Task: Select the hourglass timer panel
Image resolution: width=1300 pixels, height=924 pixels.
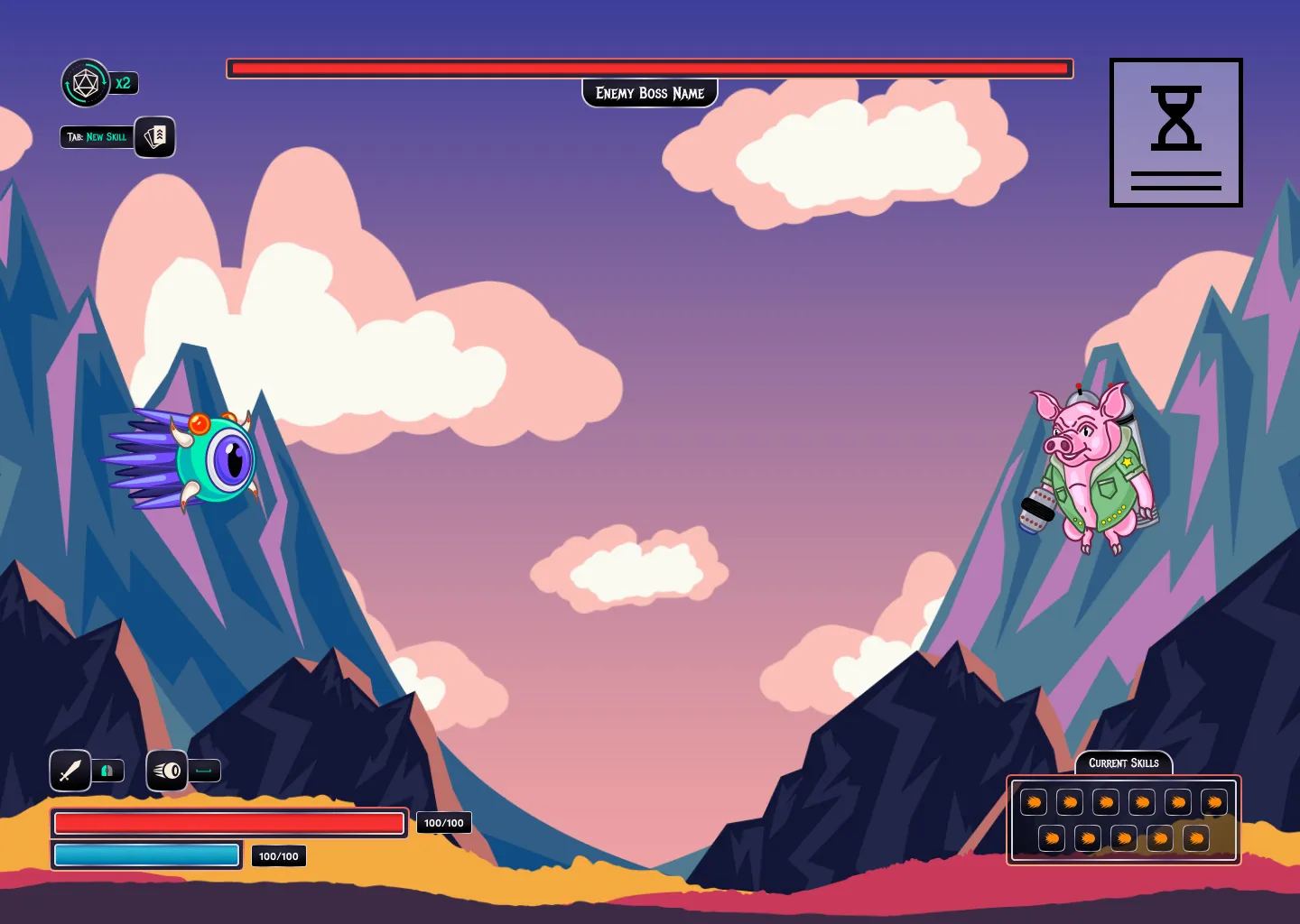Action: (1175, 133)
